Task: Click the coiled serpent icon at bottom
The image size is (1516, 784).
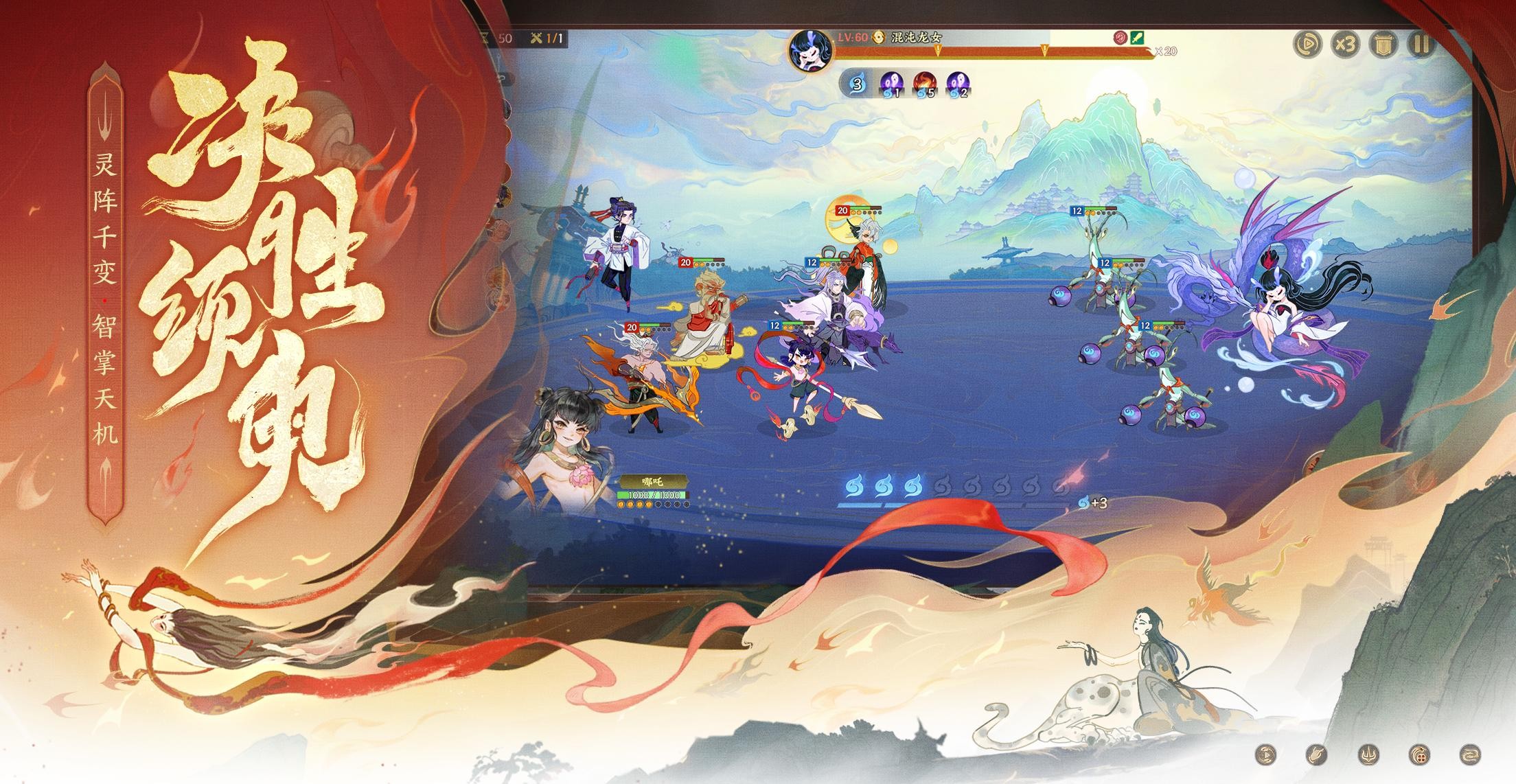Action: point(1470,754)
